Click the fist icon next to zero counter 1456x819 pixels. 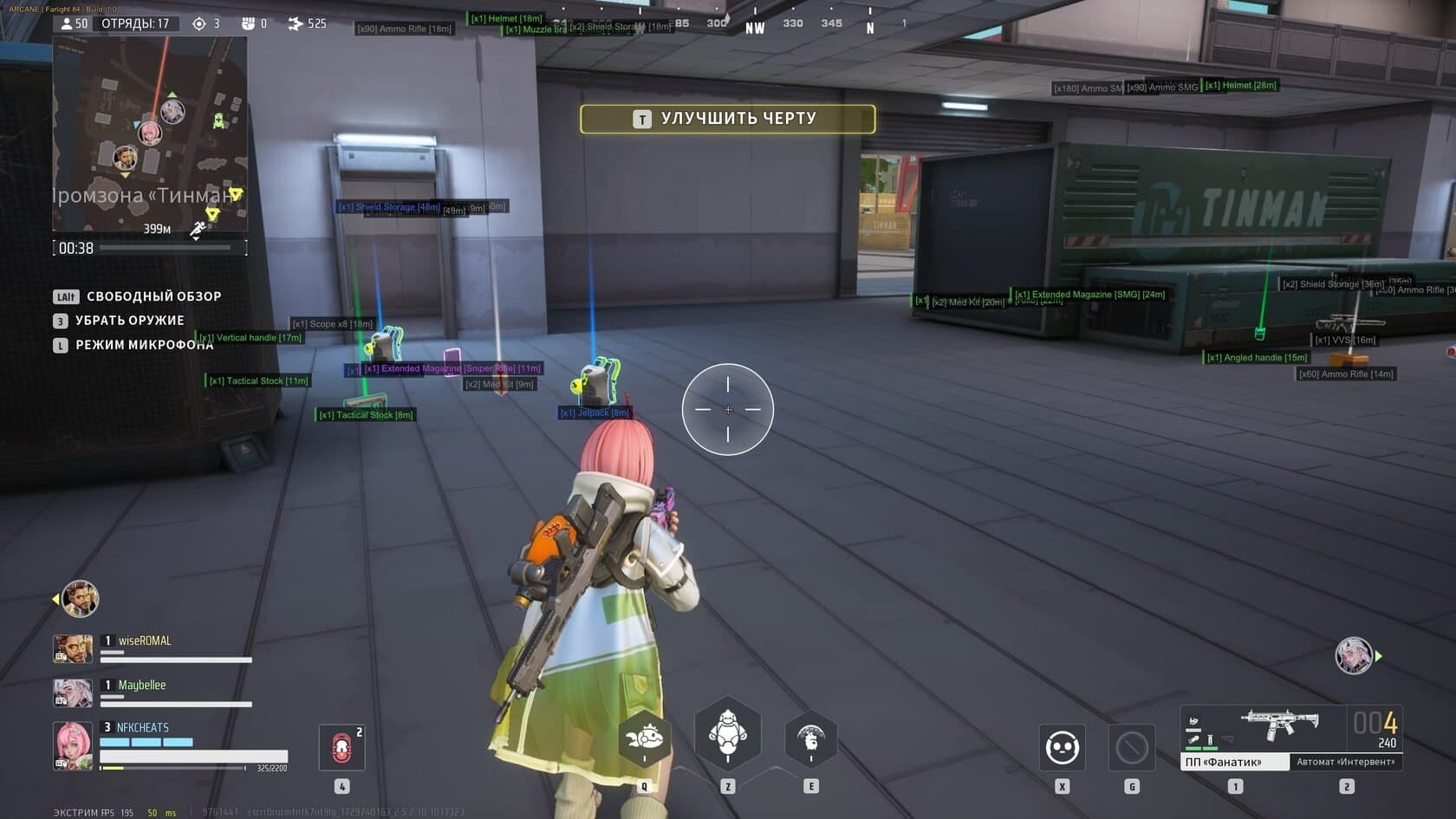point(250,23)
